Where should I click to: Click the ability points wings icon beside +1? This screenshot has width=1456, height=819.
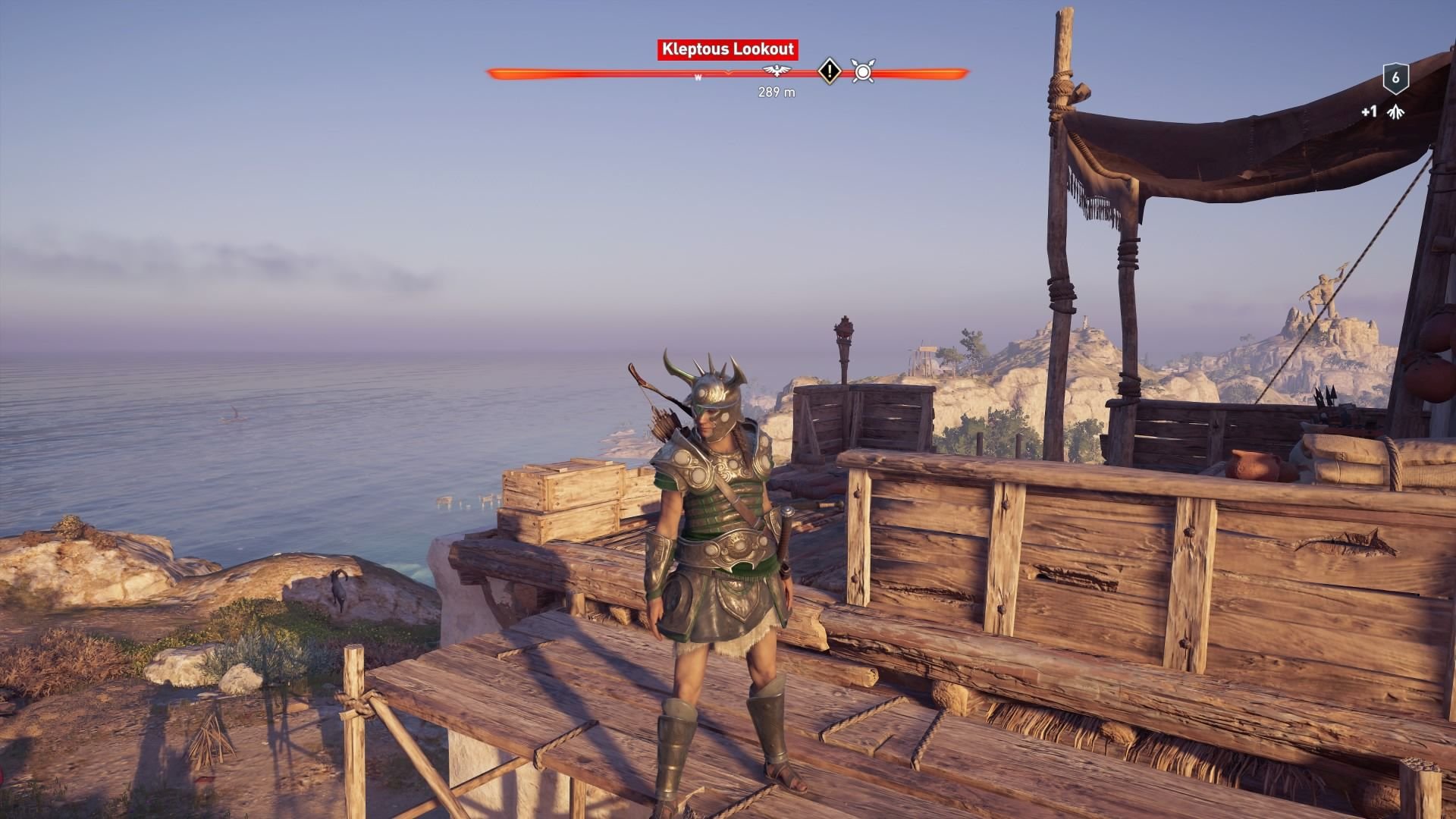(x=1396, y=112)
